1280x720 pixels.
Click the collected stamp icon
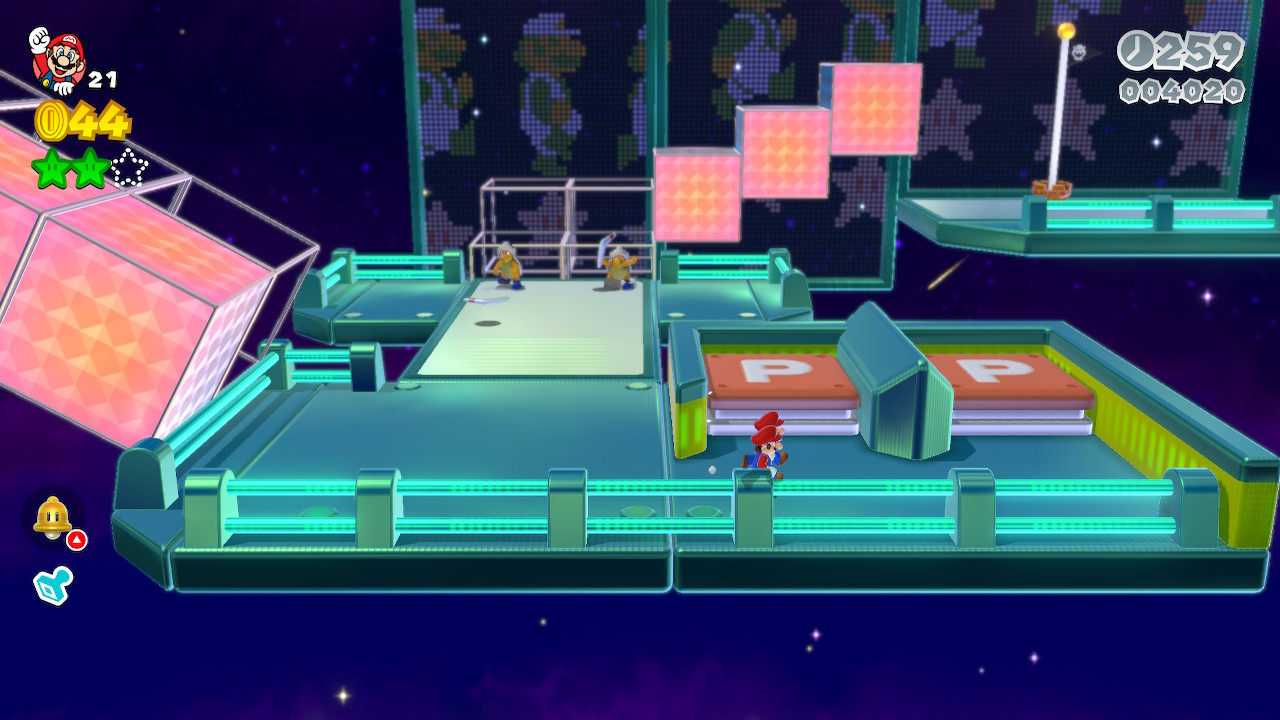coord(52,585)
